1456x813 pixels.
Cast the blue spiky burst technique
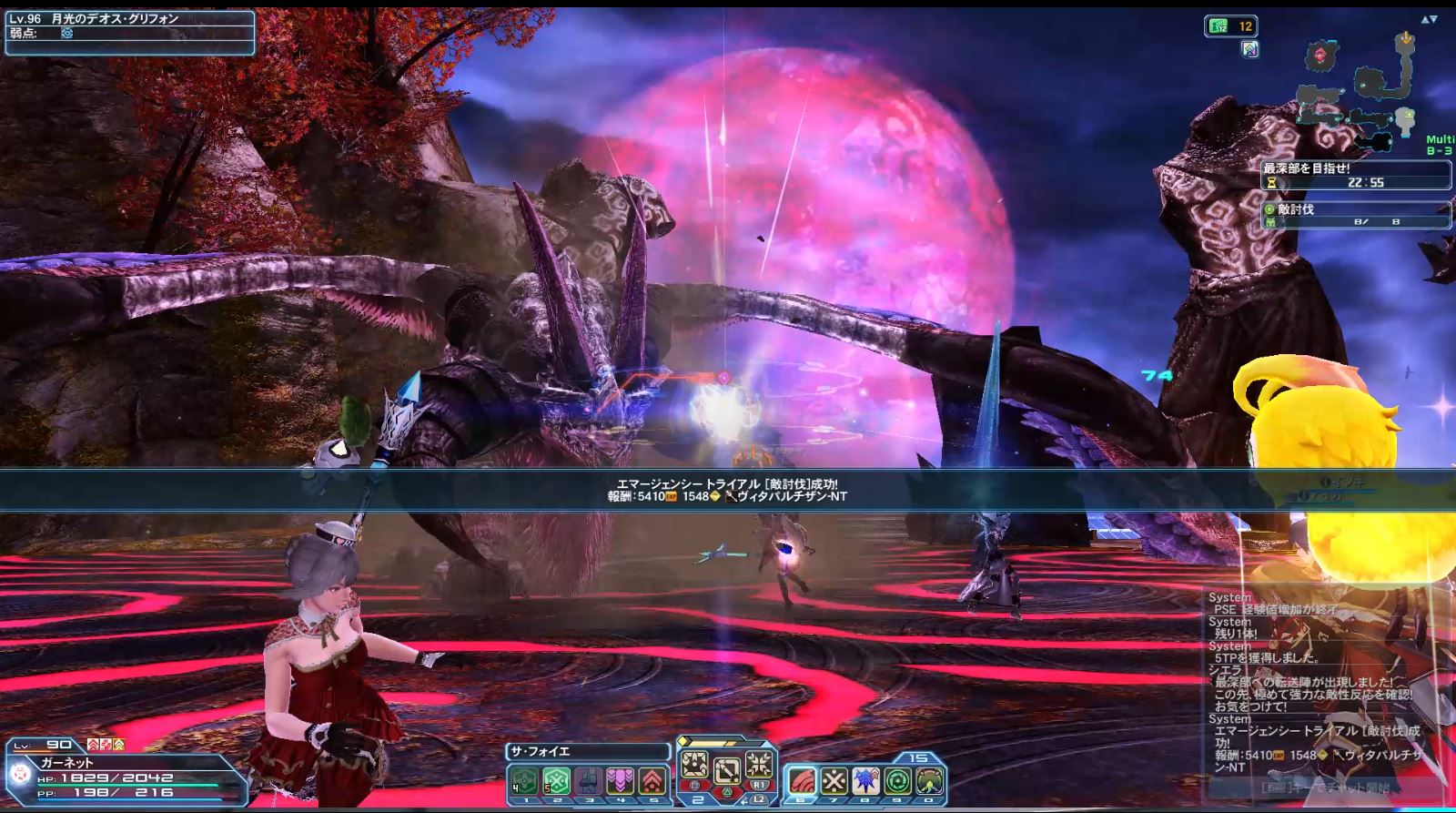click(865, 781)
